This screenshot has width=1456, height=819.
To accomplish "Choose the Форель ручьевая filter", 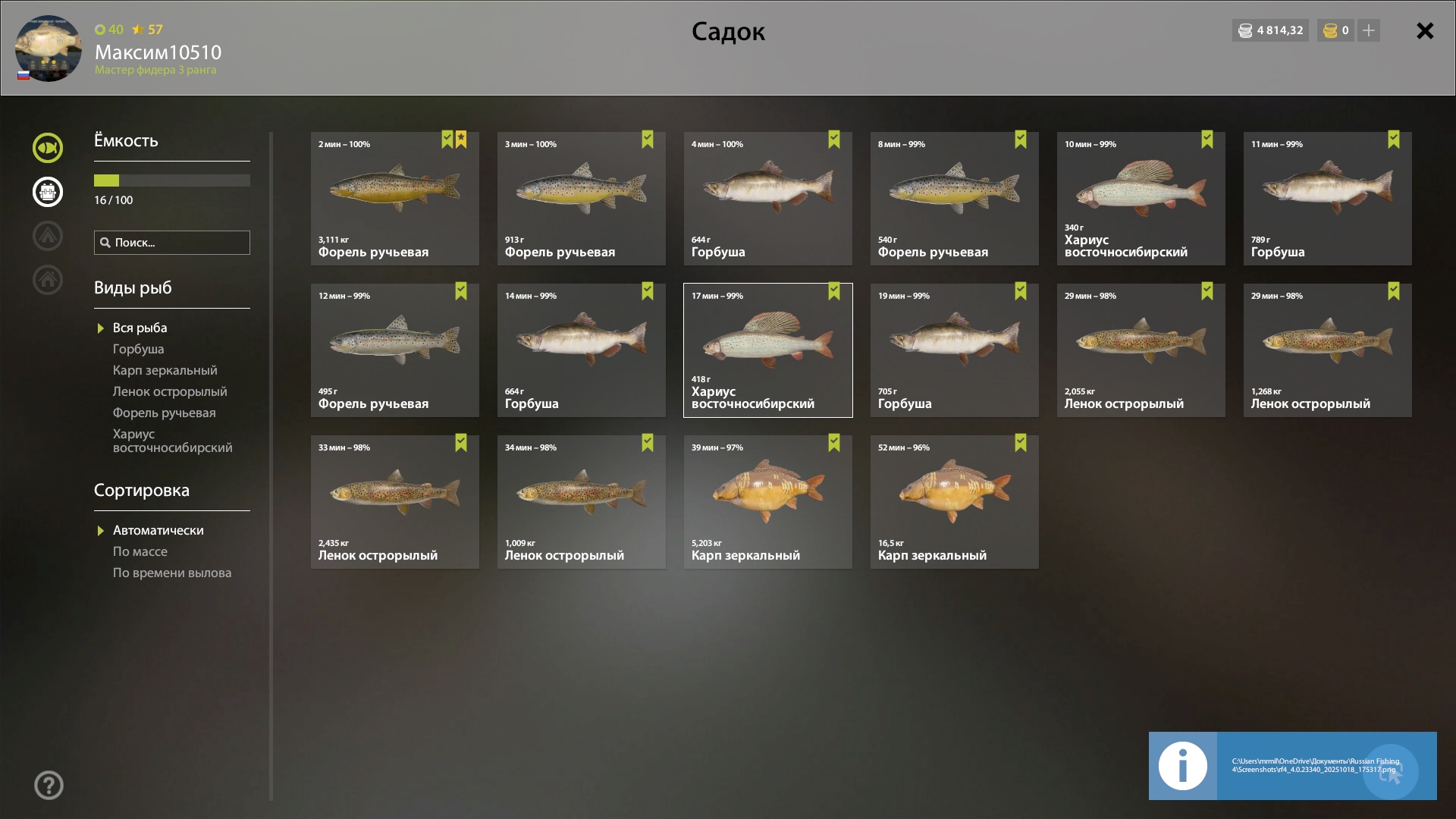I will pos(164,413).
